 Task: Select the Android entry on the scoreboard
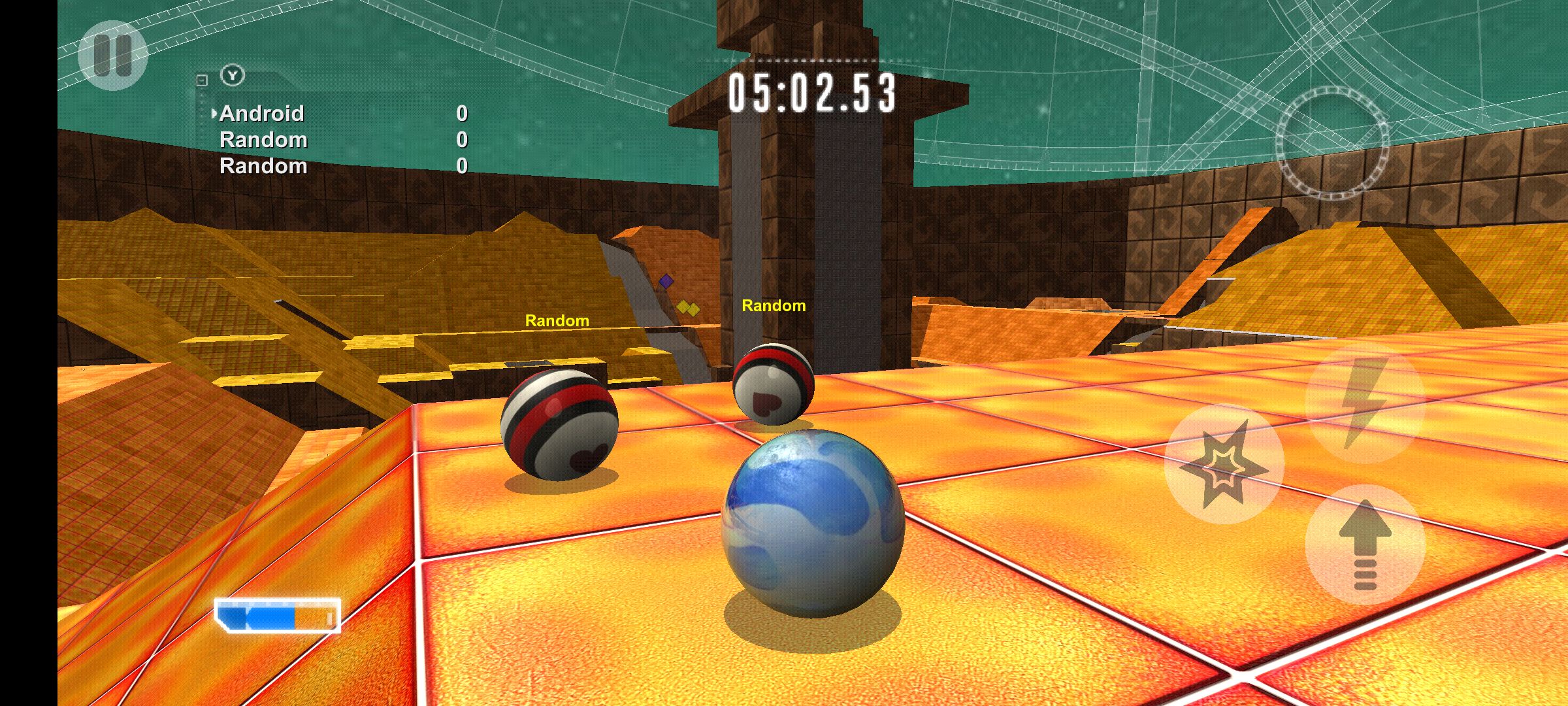point(261,112)
